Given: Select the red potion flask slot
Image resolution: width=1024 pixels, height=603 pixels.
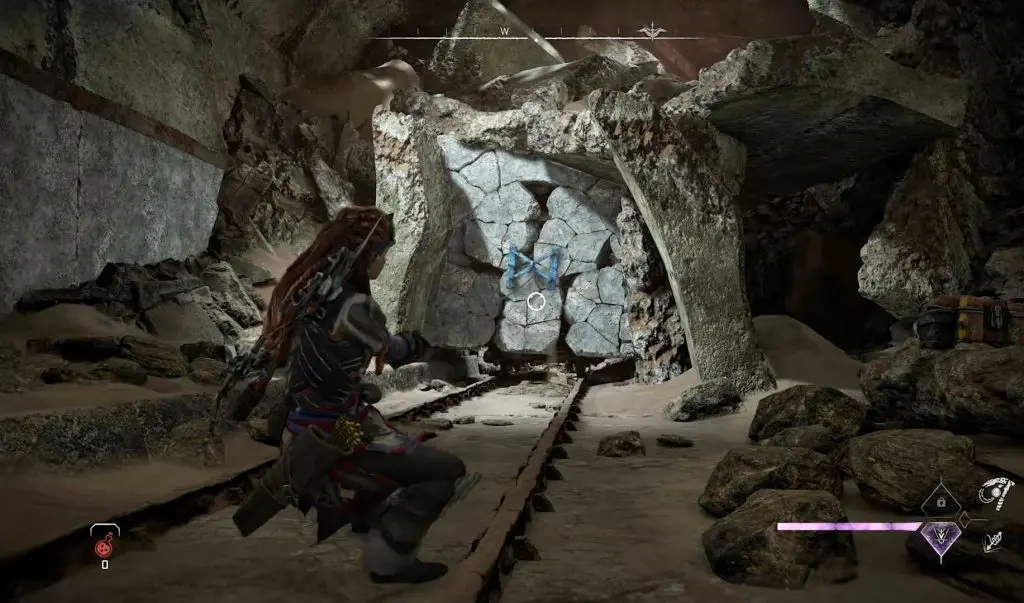Looking at the screenshot, I should [104, 545].
